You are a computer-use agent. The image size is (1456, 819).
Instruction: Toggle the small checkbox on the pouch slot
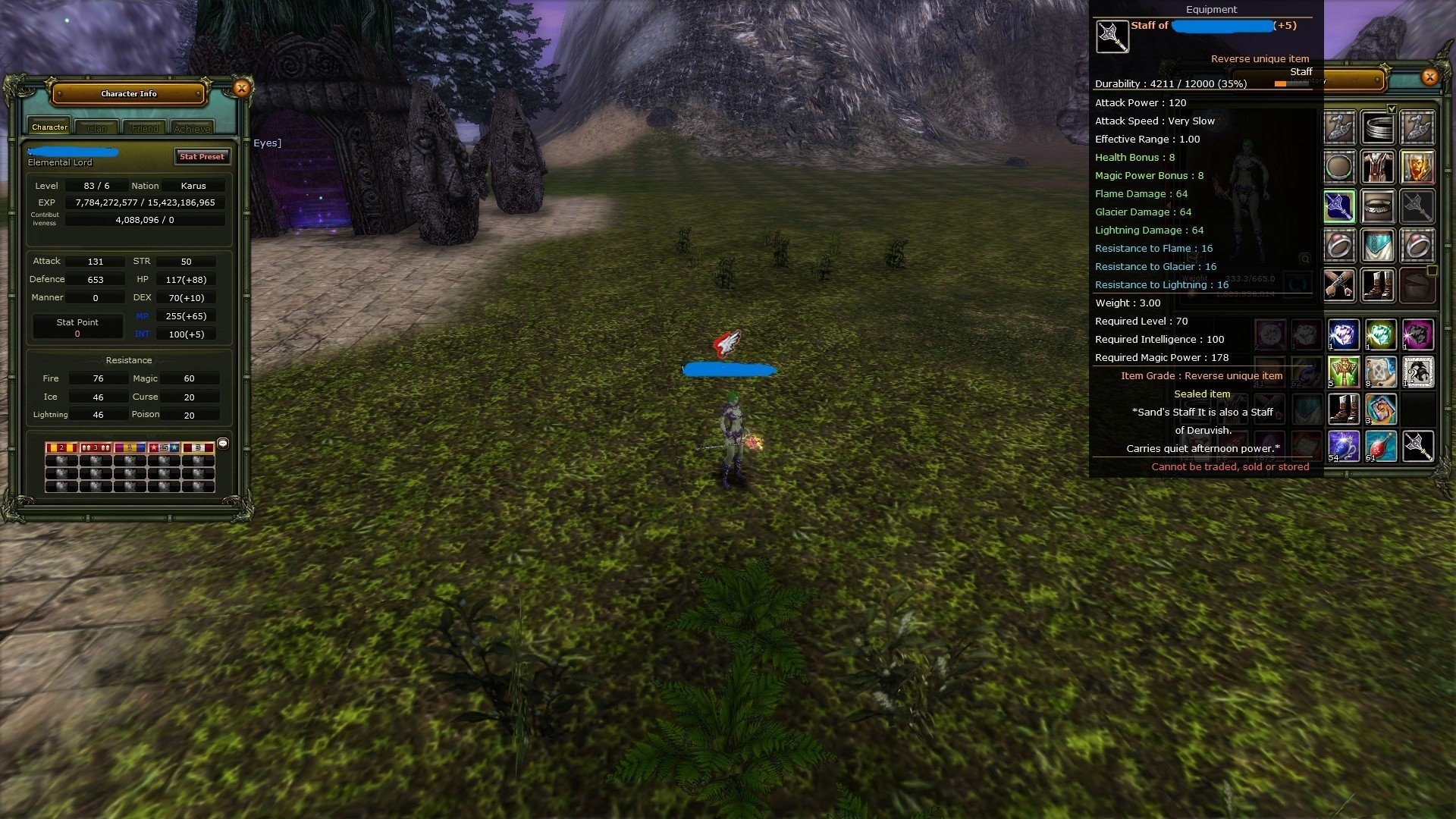pos(1431,270)
